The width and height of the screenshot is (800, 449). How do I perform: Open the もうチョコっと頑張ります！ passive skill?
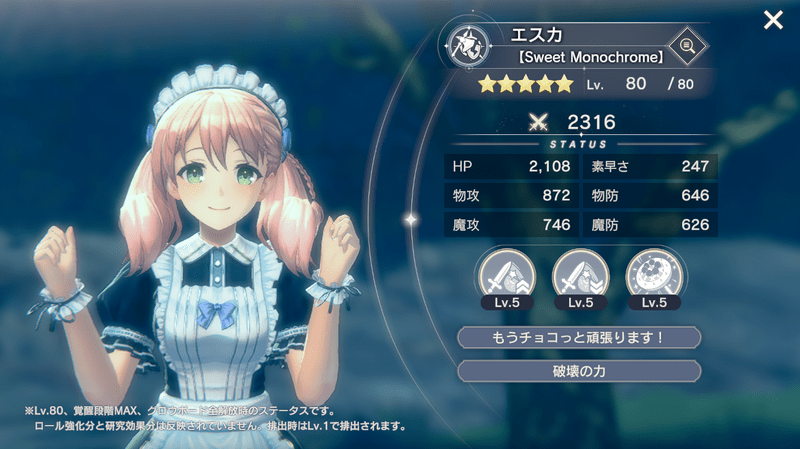click(579, 337)
